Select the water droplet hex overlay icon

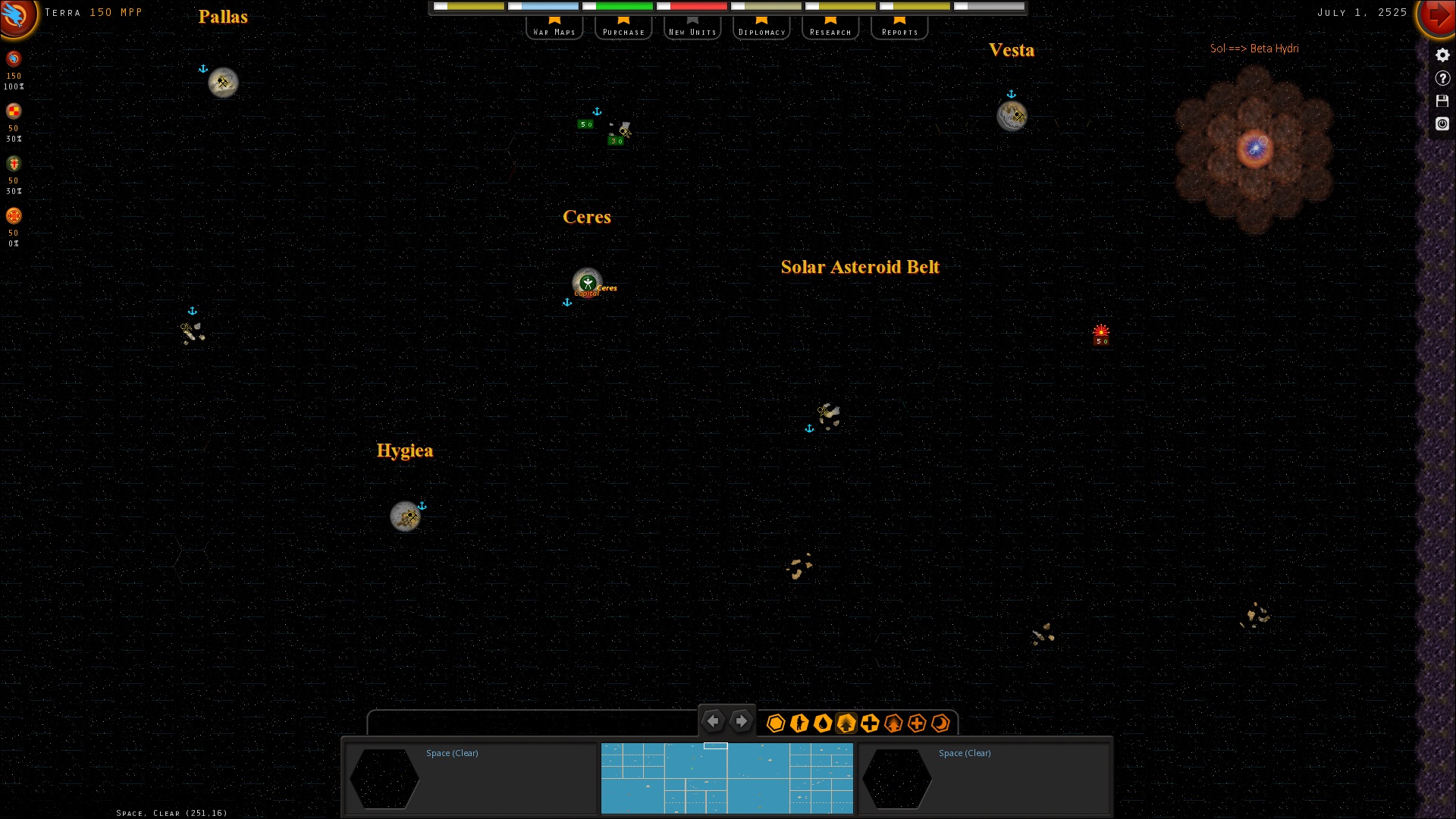[824, 723]
